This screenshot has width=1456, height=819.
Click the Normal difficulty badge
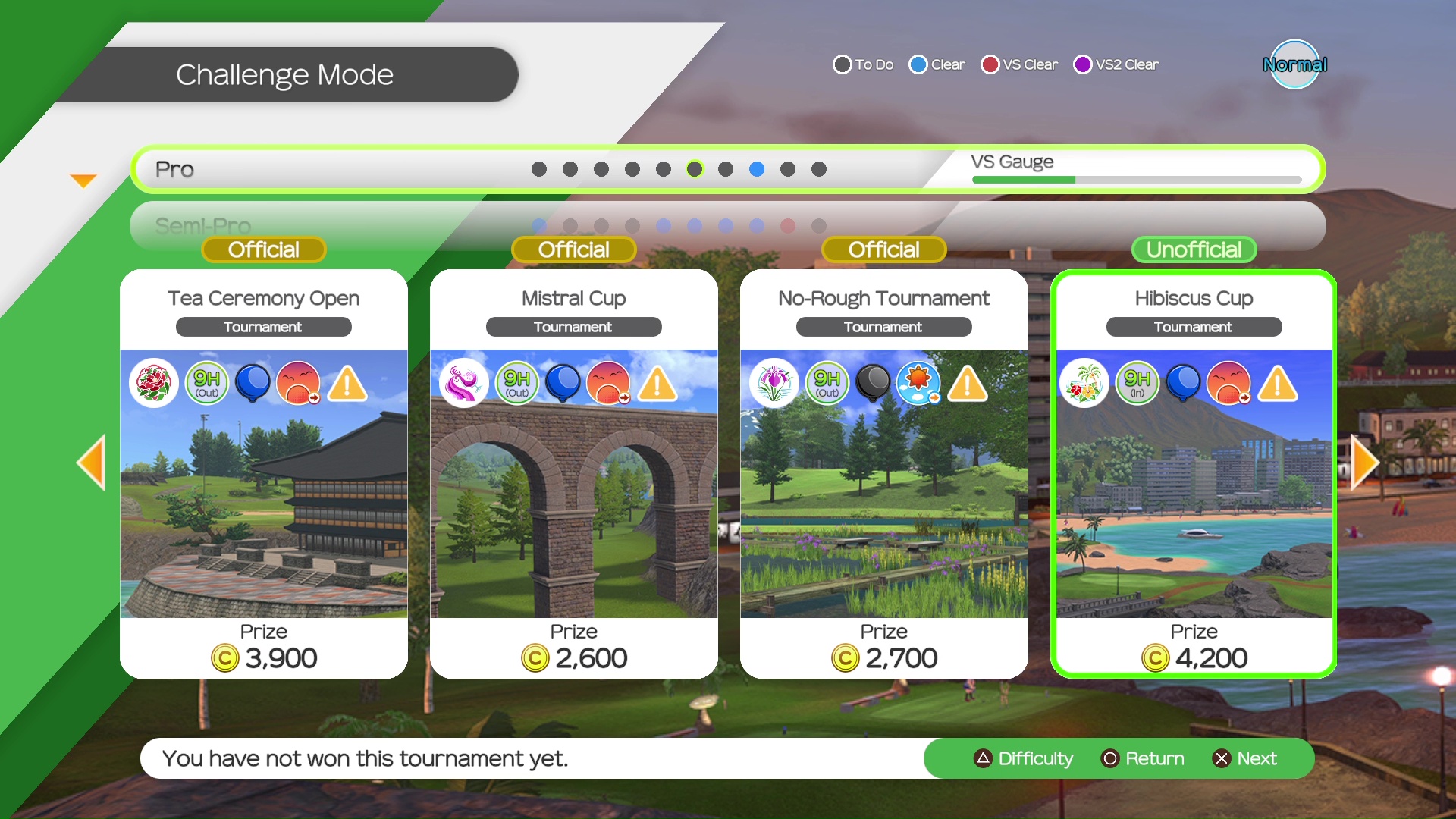[1294, 64]
